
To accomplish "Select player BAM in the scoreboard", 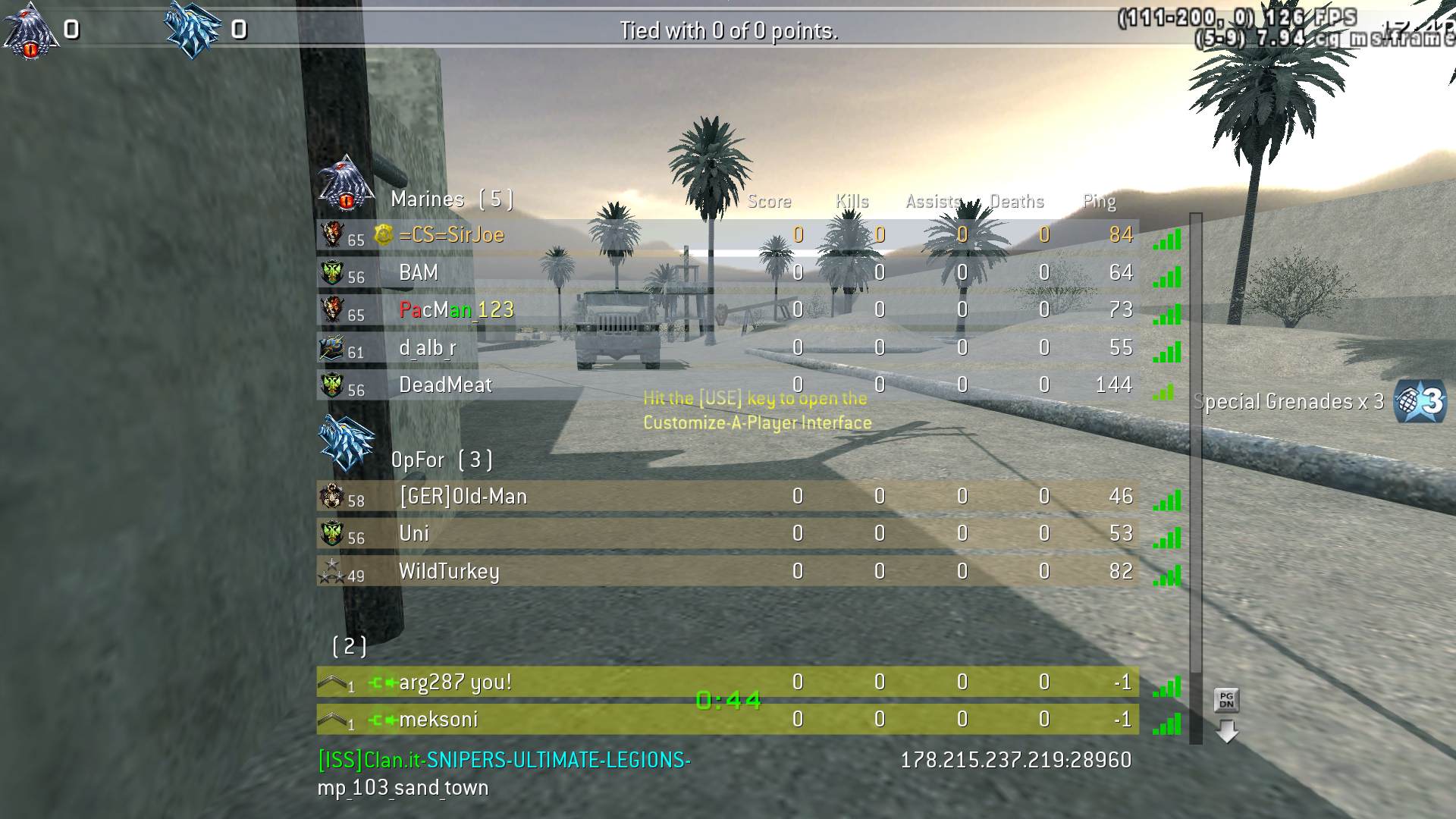I will 726,273.
